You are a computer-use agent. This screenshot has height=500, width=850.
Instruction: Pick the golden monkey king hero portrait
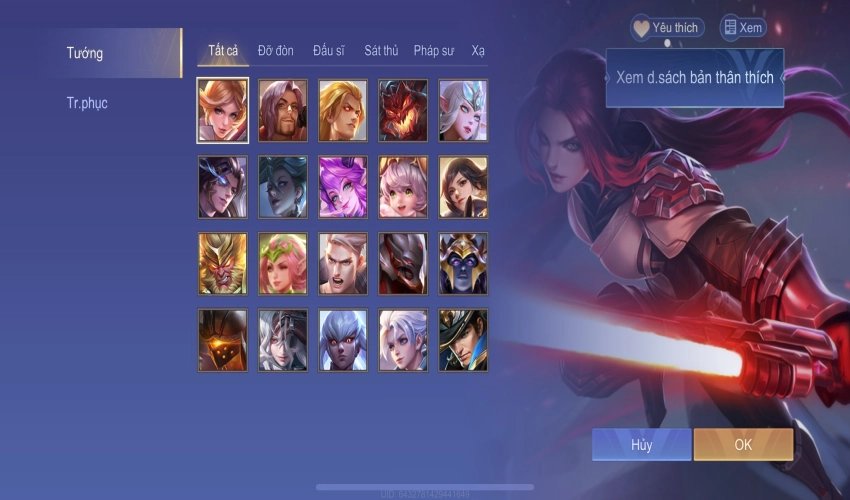(223, 264)
